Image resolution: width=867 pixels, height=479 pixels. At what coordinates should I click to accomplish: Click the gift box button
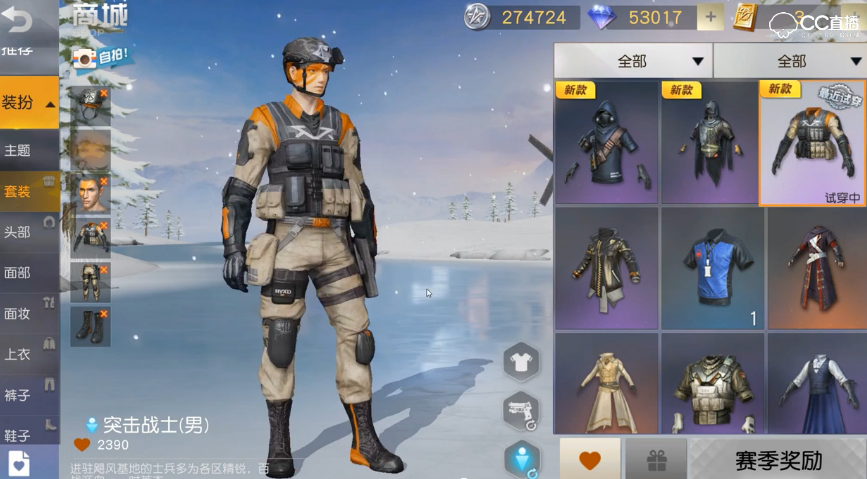tap(655, 461)
